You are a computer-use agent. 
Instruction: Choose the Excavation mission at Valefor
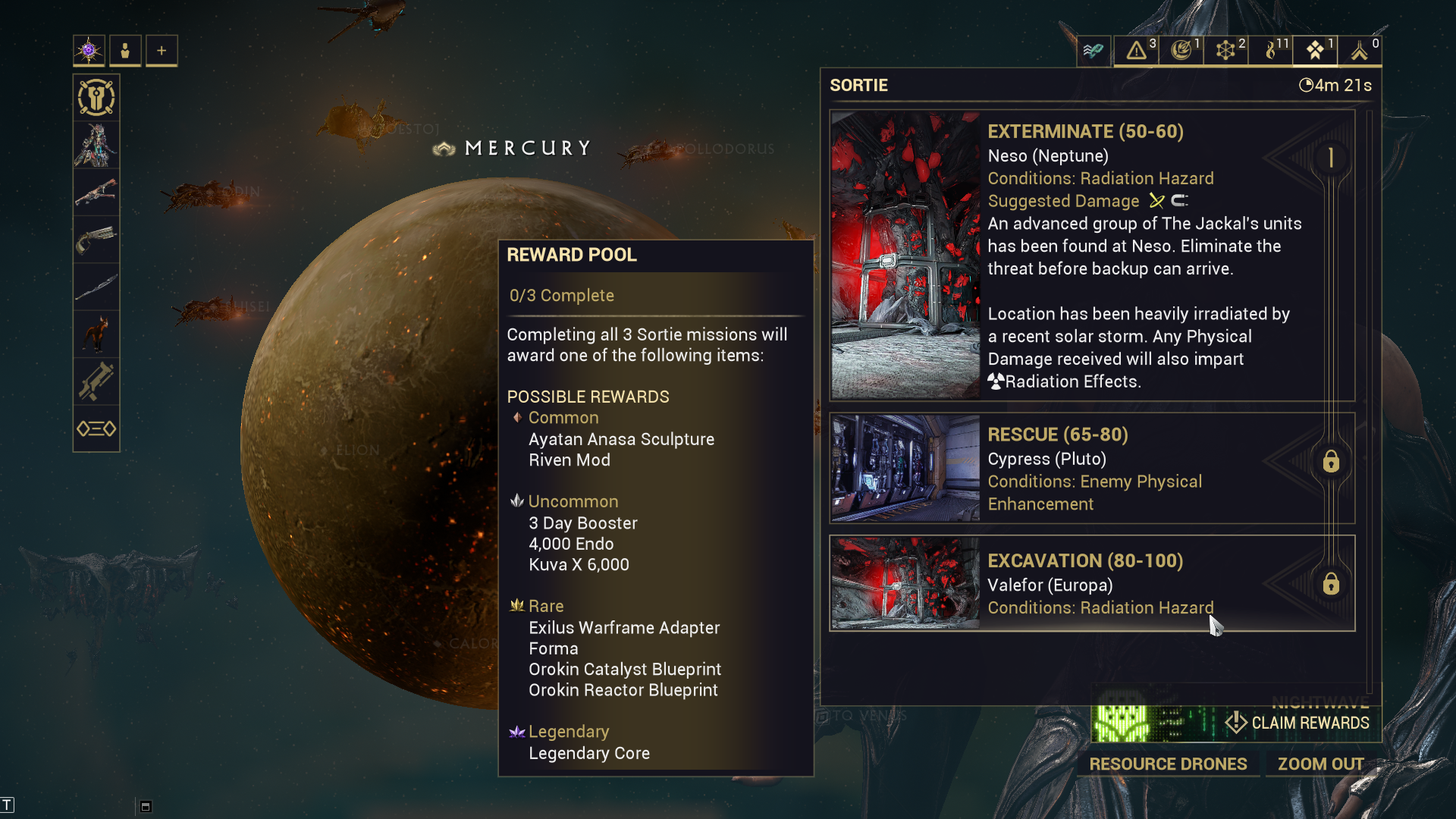pyautogui.click(x=1092, y=583)
